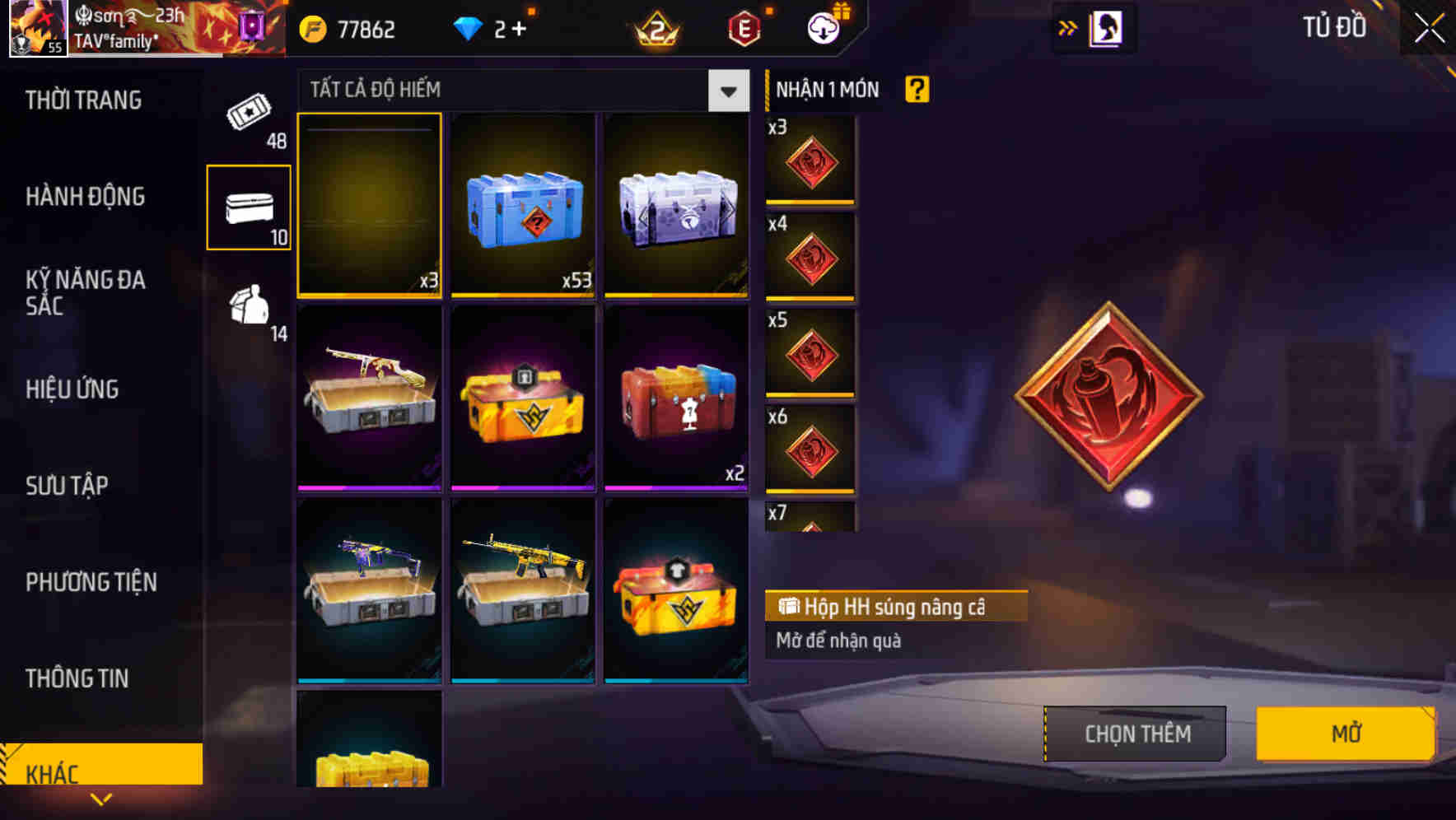
Task: Click the gold crown rank badge
Action: (x=655, y=27)
